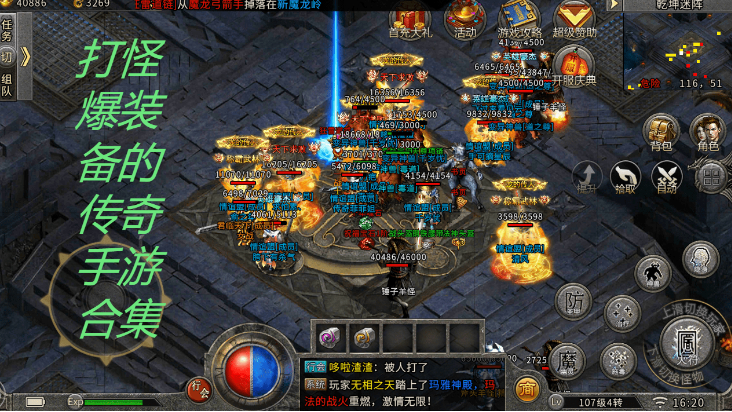
Task: Tap the 拾取 pickup button
Action: [625, 176]
